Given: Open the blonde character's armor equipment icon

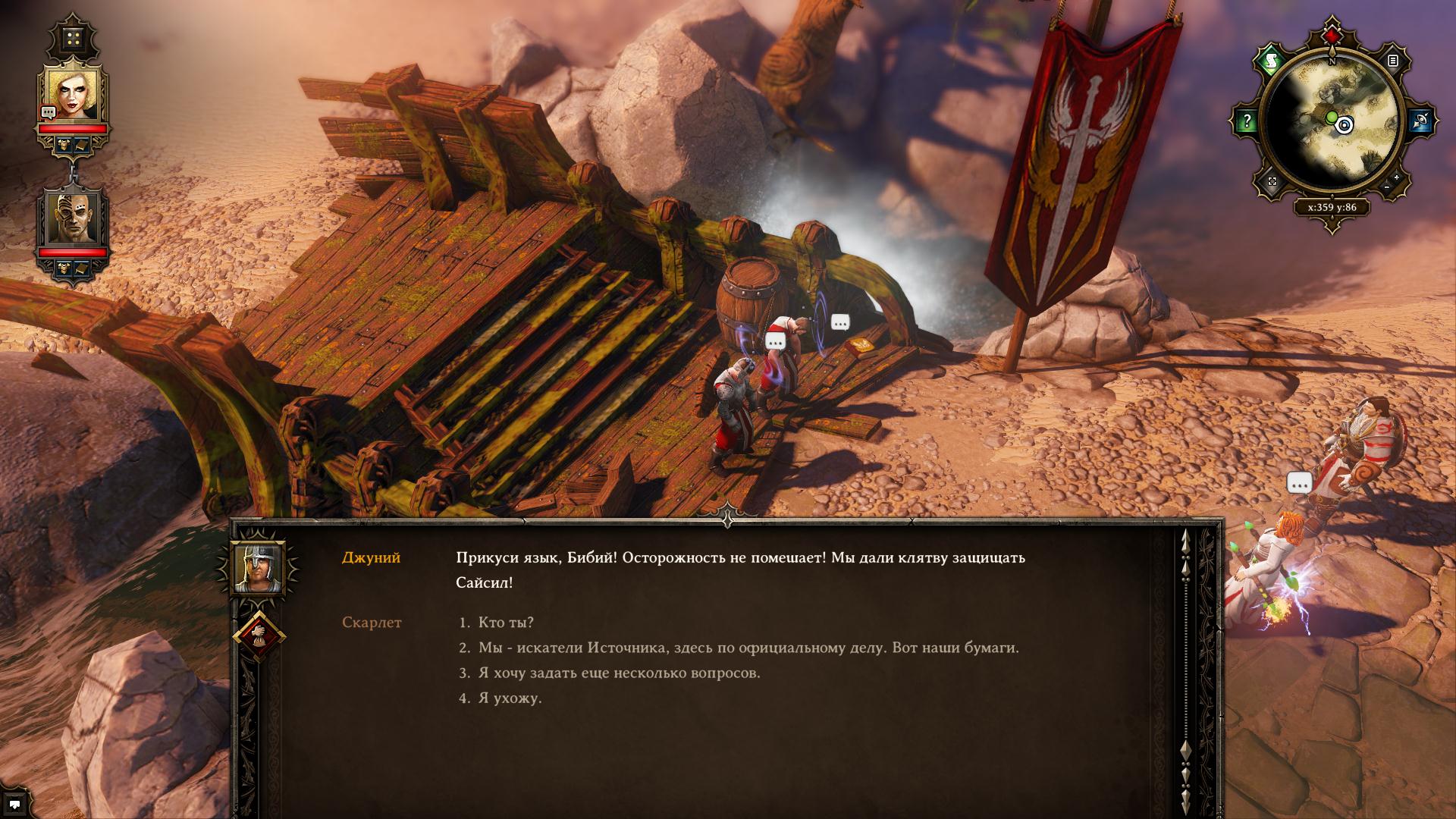Looking at the screenshot, I should point(64,144).
